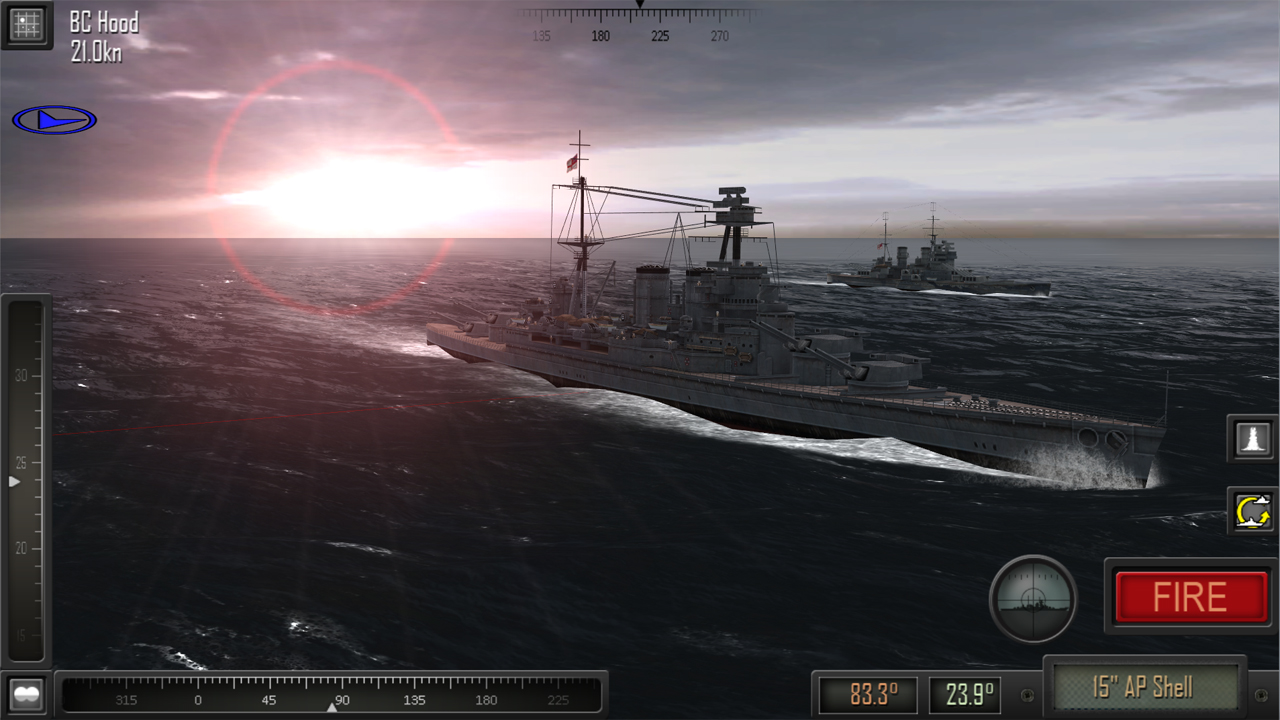
Task: Click the gunsight scope circle near FIRE
Action: (x=1033, y=597)
